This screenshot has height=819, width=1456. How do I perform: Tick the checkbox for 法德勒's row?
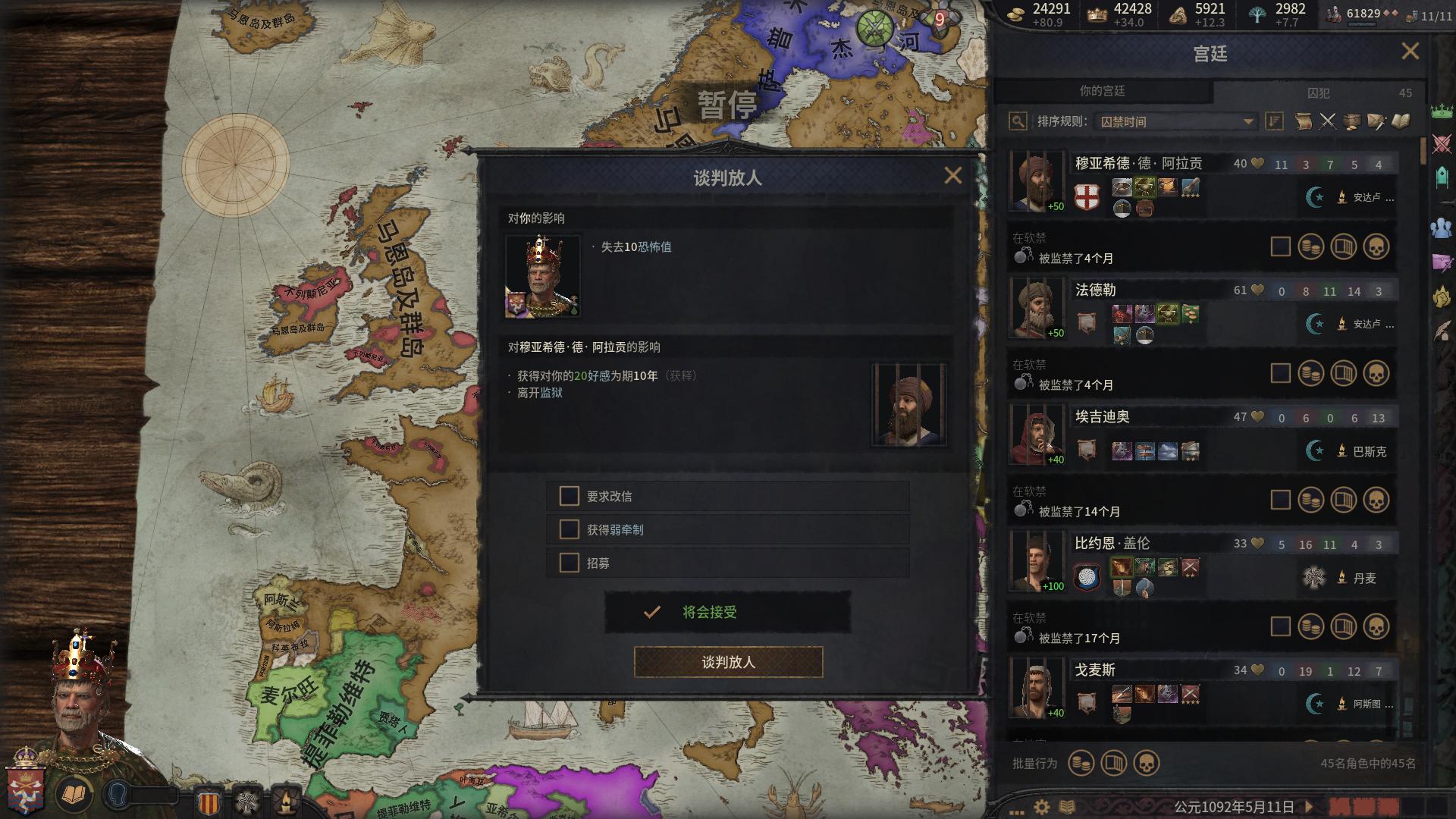coord(1280,373)
